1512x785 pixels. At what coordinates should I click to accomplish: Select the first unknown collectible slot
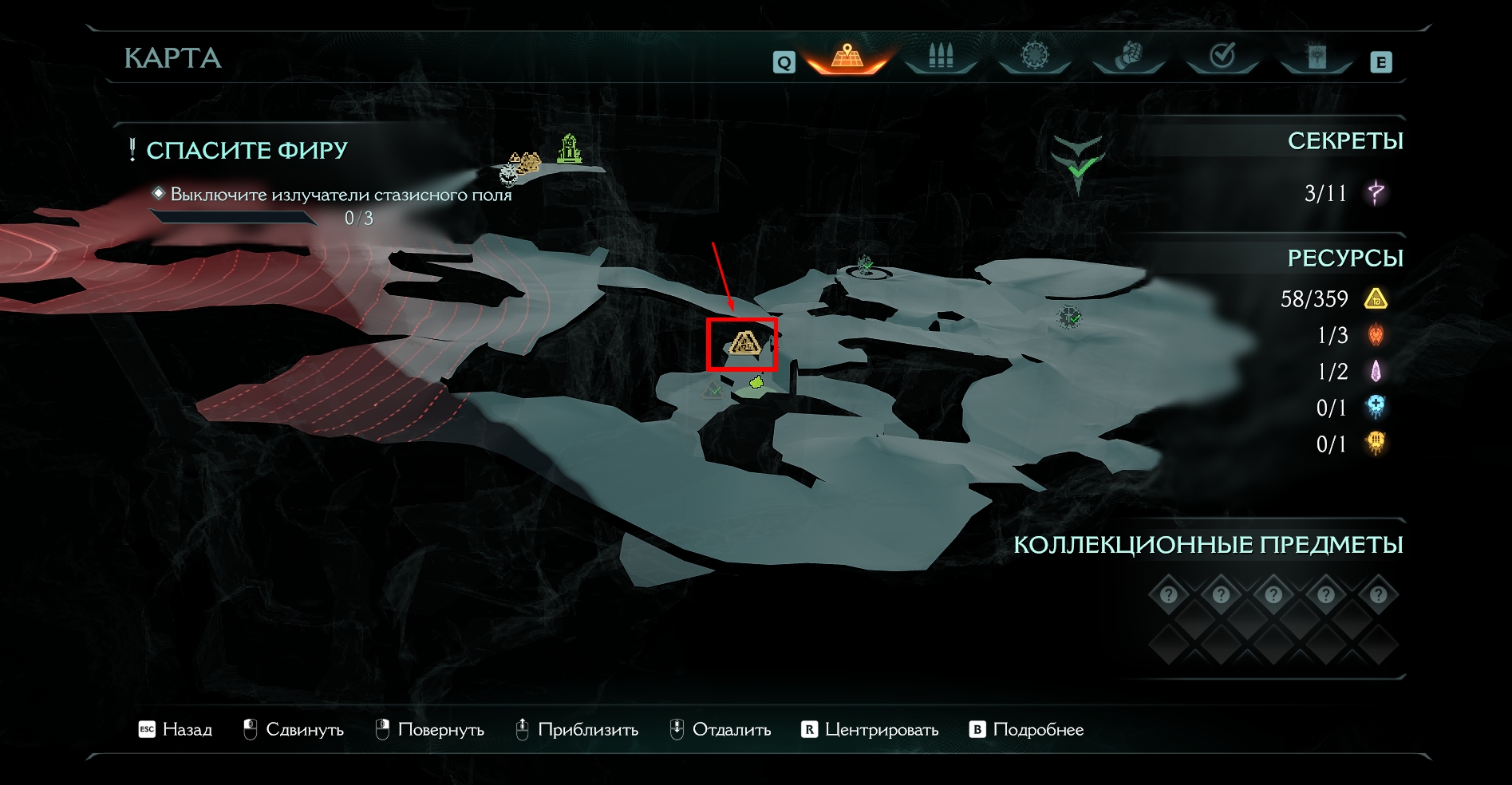point(1169,594)
